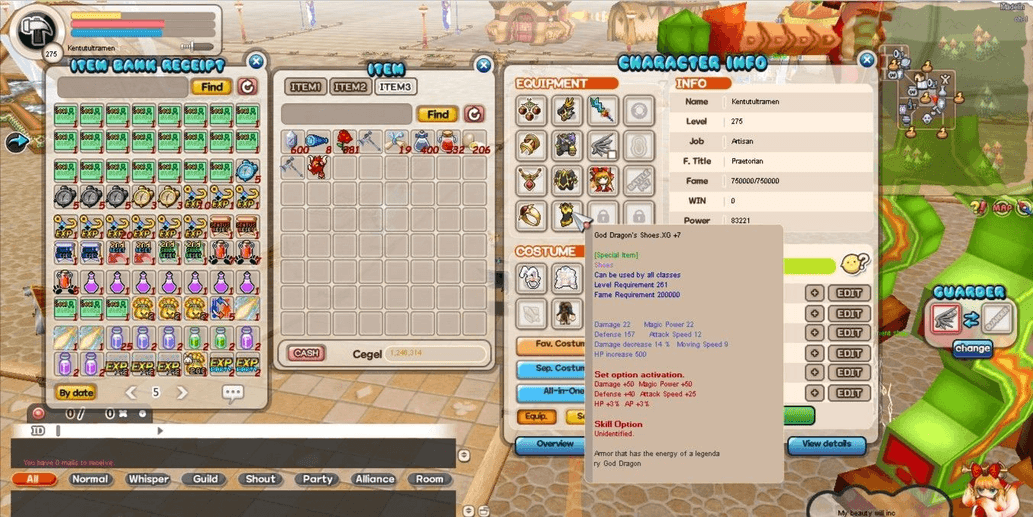
Task: Select the Party chat channel
Action: coord(317,479)
